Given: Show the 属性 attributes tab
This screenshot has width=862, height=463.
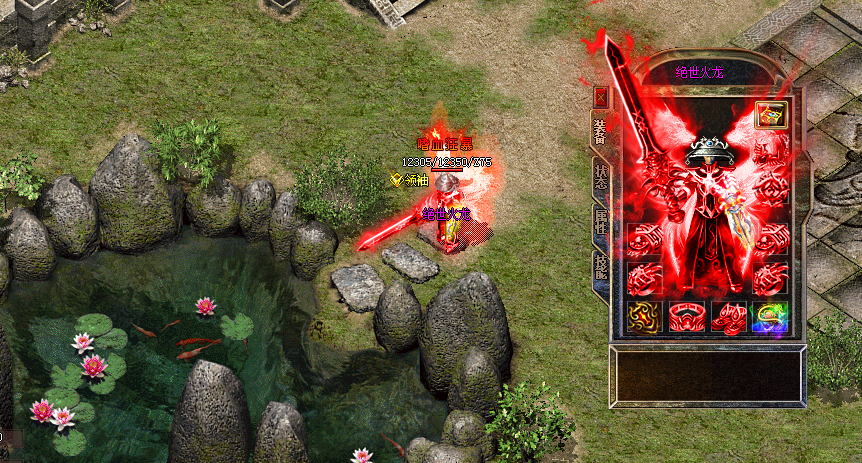Looking at the screenshot, I should 601,223.
